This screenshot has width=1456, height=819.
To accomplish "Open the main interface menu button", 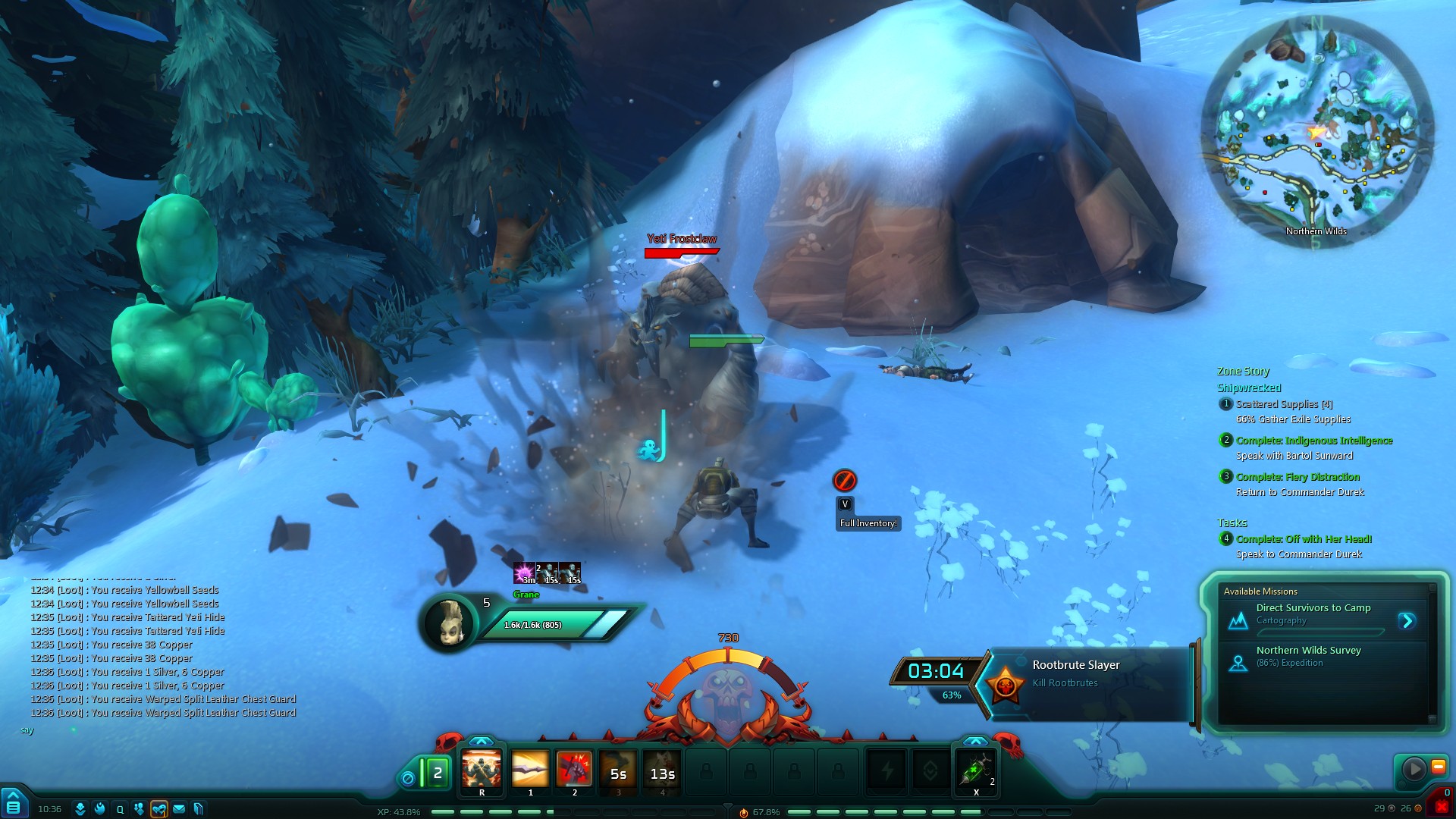I will click(x=13, y=806).
